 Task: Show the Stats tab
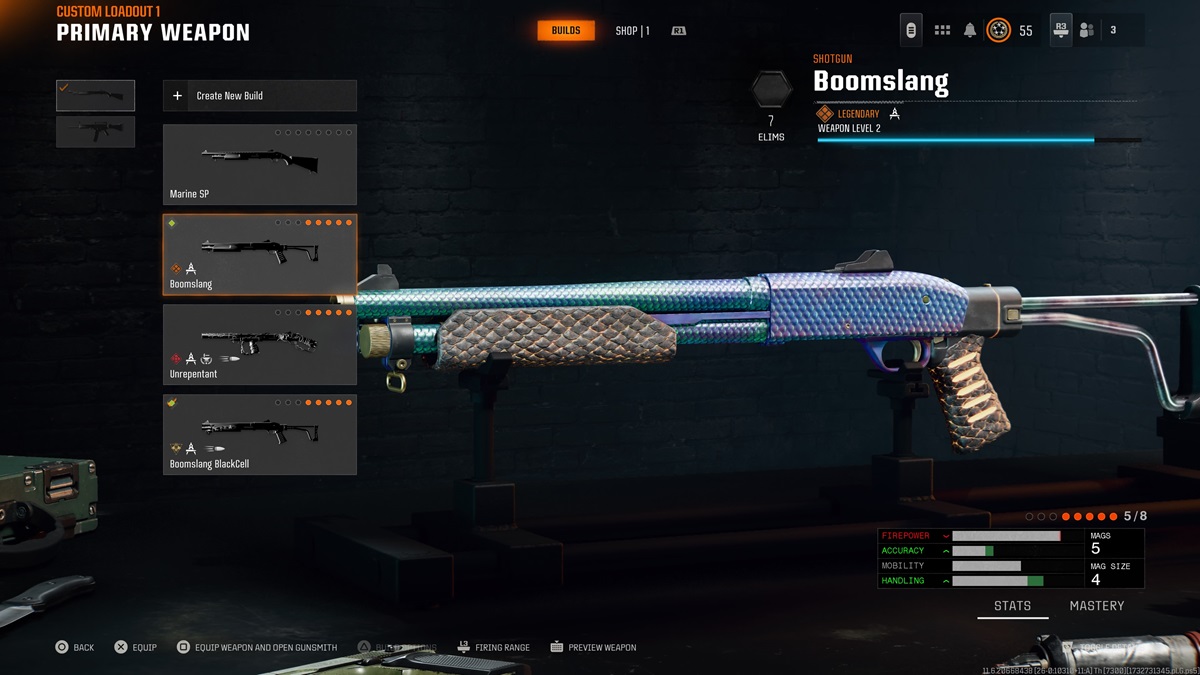[1012, 606]
